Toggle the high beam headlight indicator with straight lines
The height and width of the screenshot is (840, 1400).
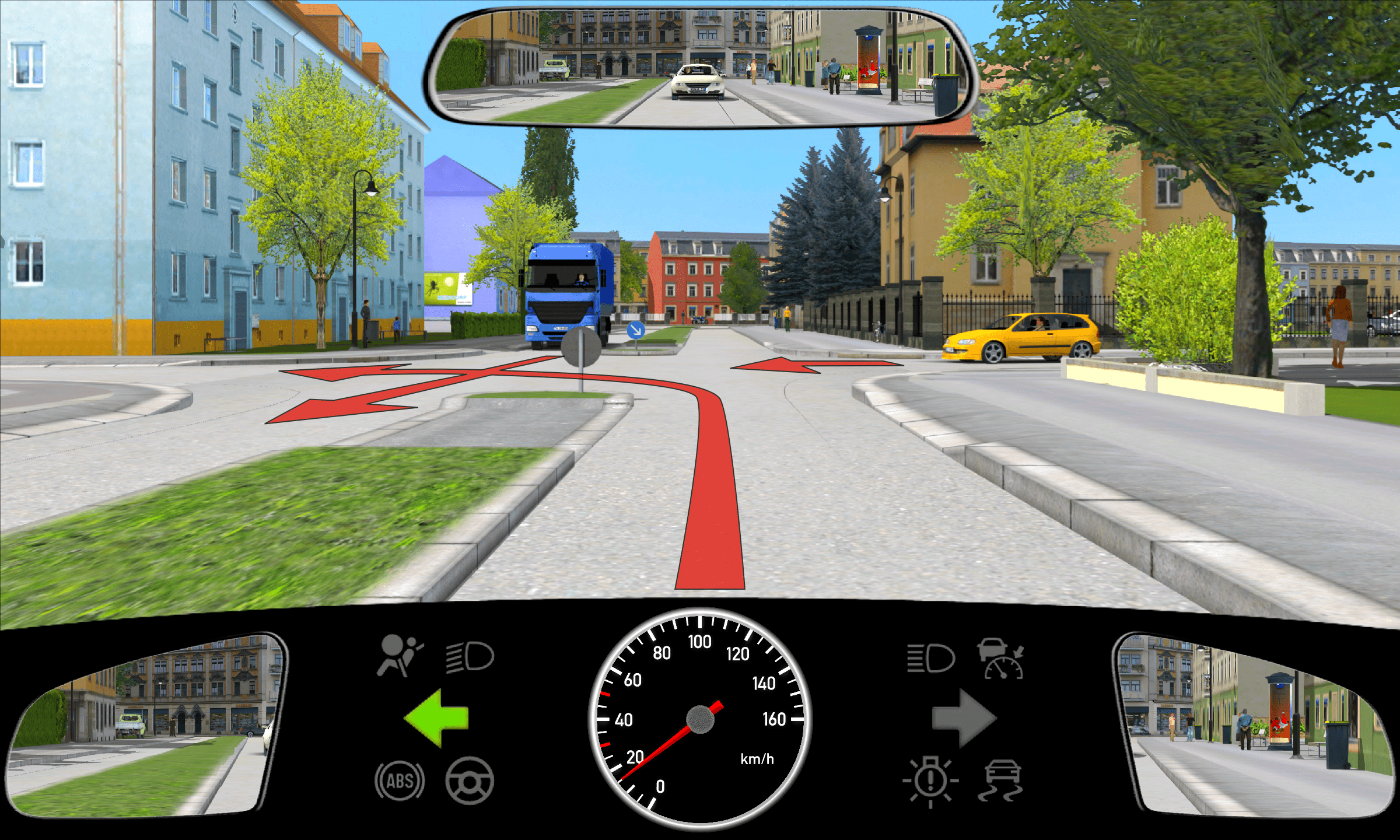click(931, 658)
